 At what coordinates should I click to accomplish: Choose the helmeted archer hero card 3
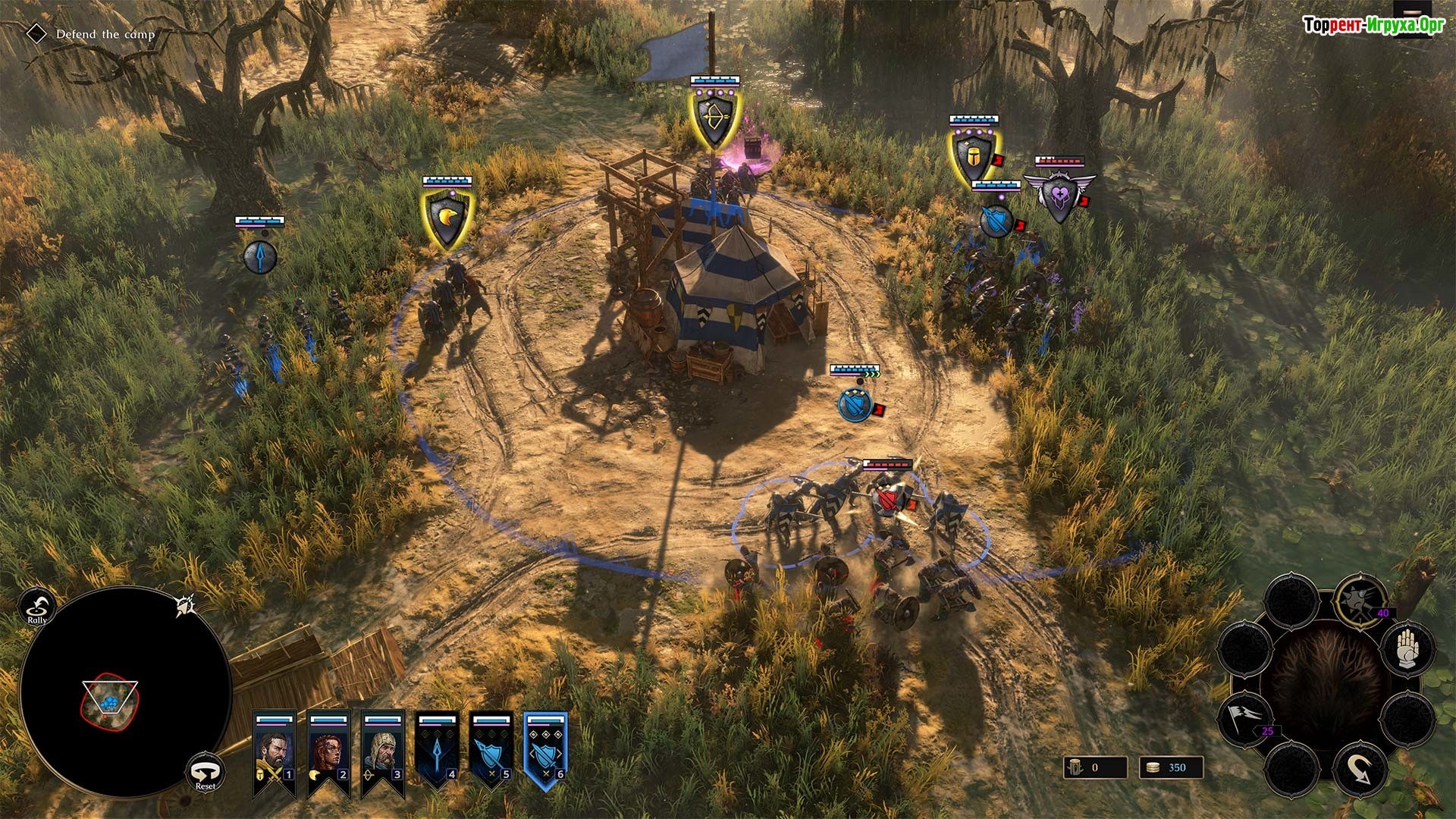[x=382, y=751]
